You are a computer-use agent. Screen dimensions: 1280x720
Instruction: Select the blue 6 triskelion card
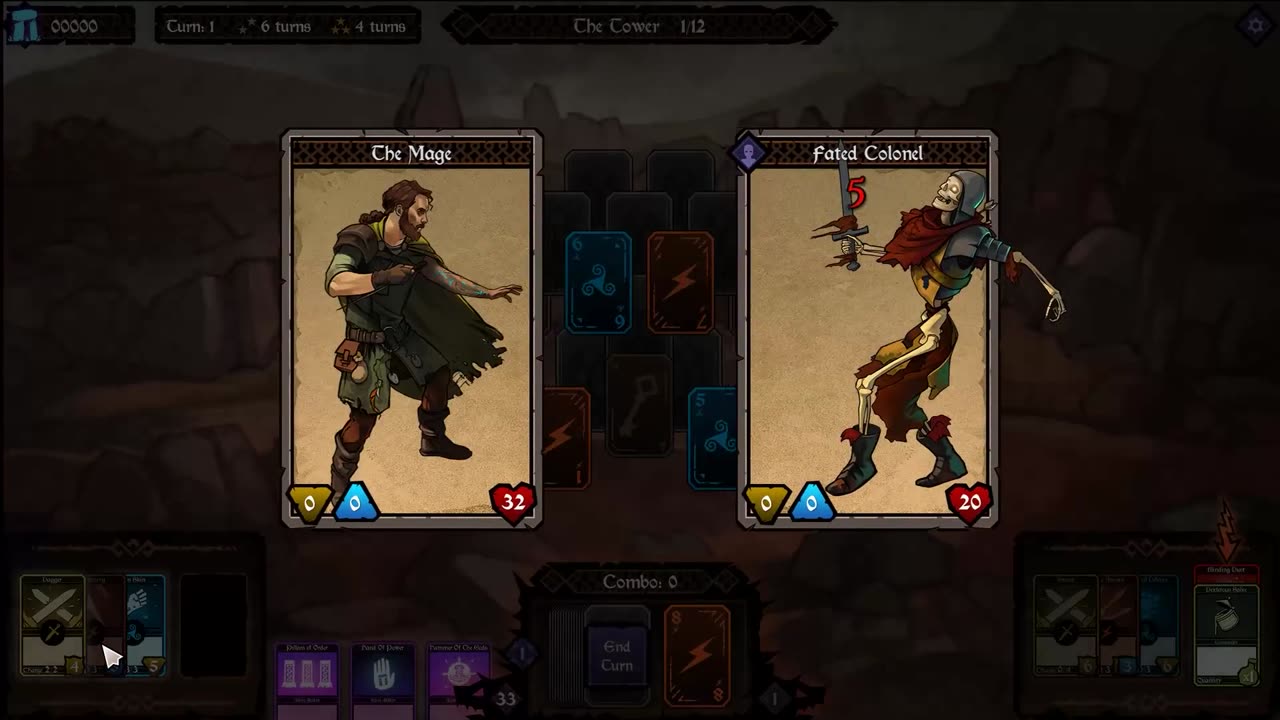(x=598, y=282)
